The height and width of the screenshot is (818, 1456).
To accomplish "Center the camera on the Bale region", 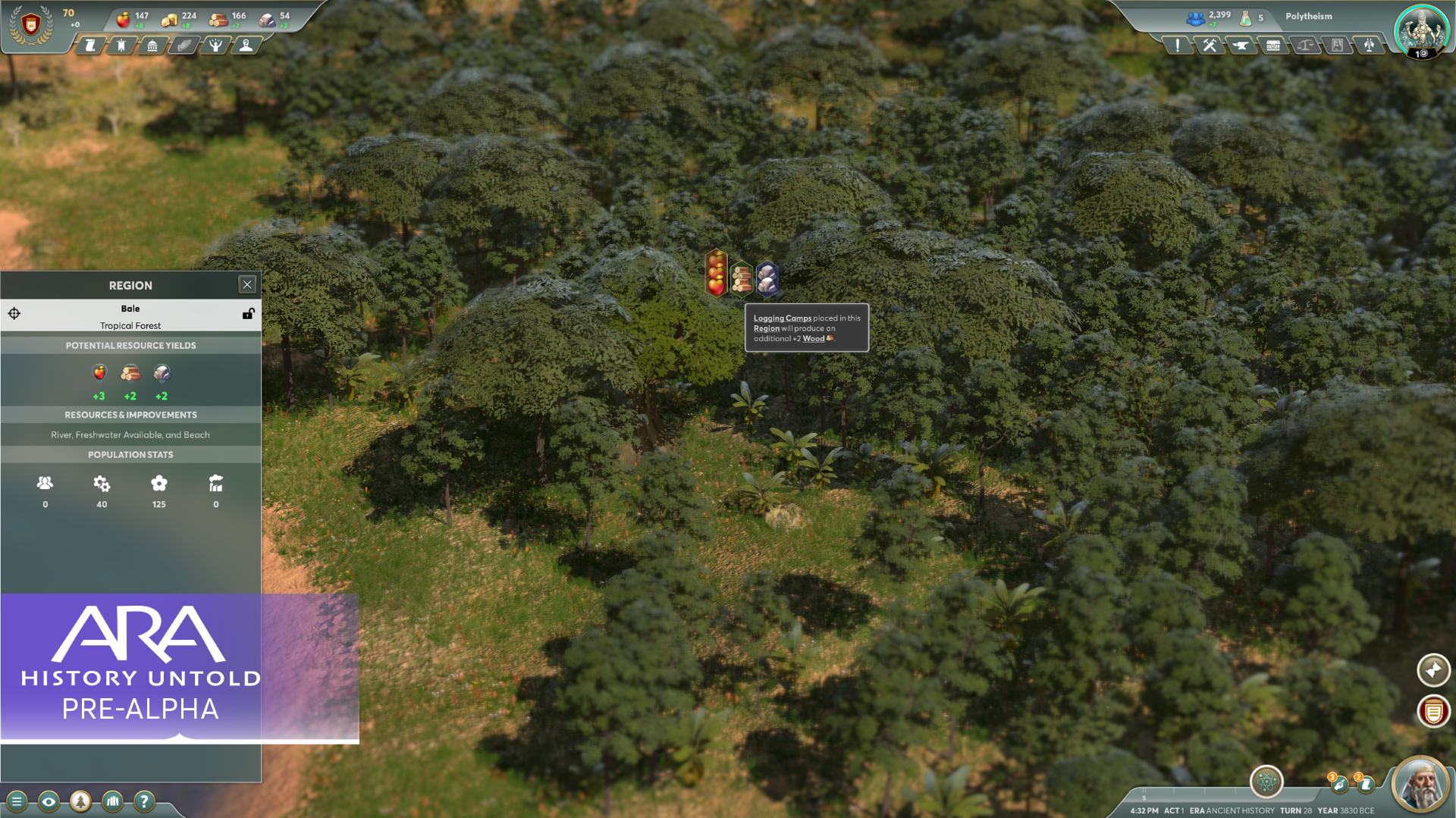I will point(14,313).
